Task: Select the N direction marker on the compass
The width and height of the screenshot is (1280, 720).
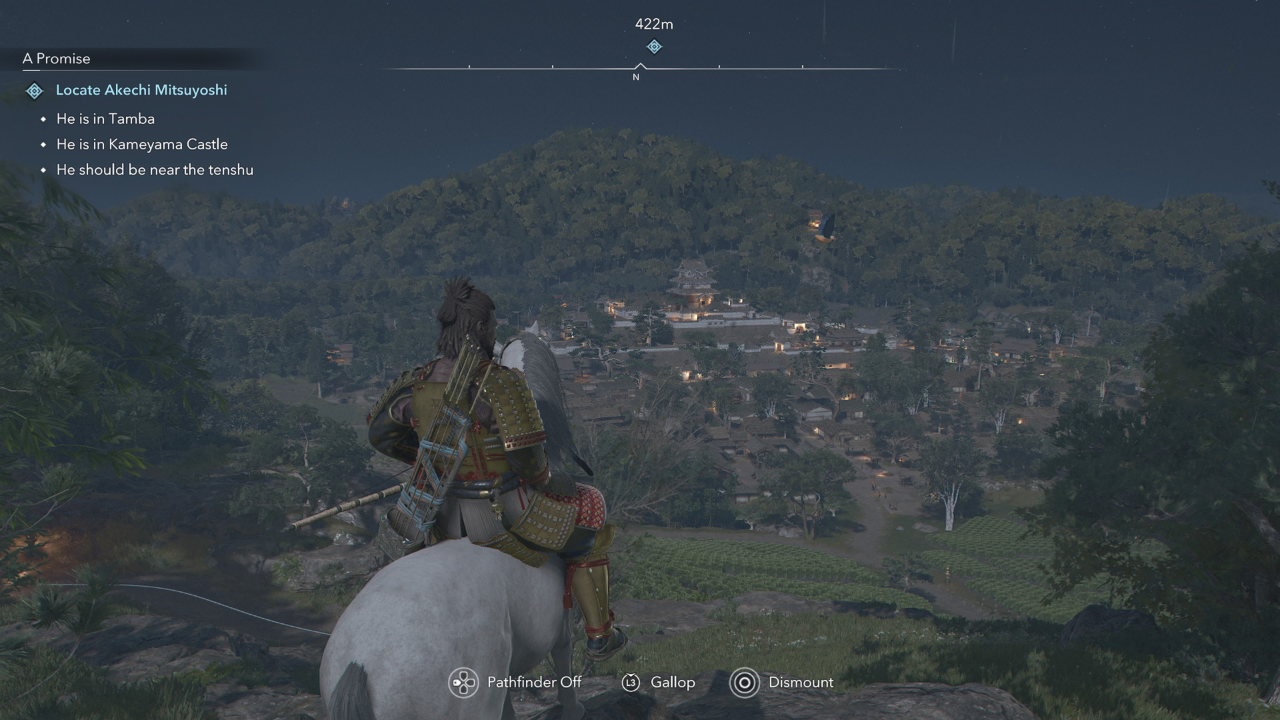Action: click(x=636, y=75)
